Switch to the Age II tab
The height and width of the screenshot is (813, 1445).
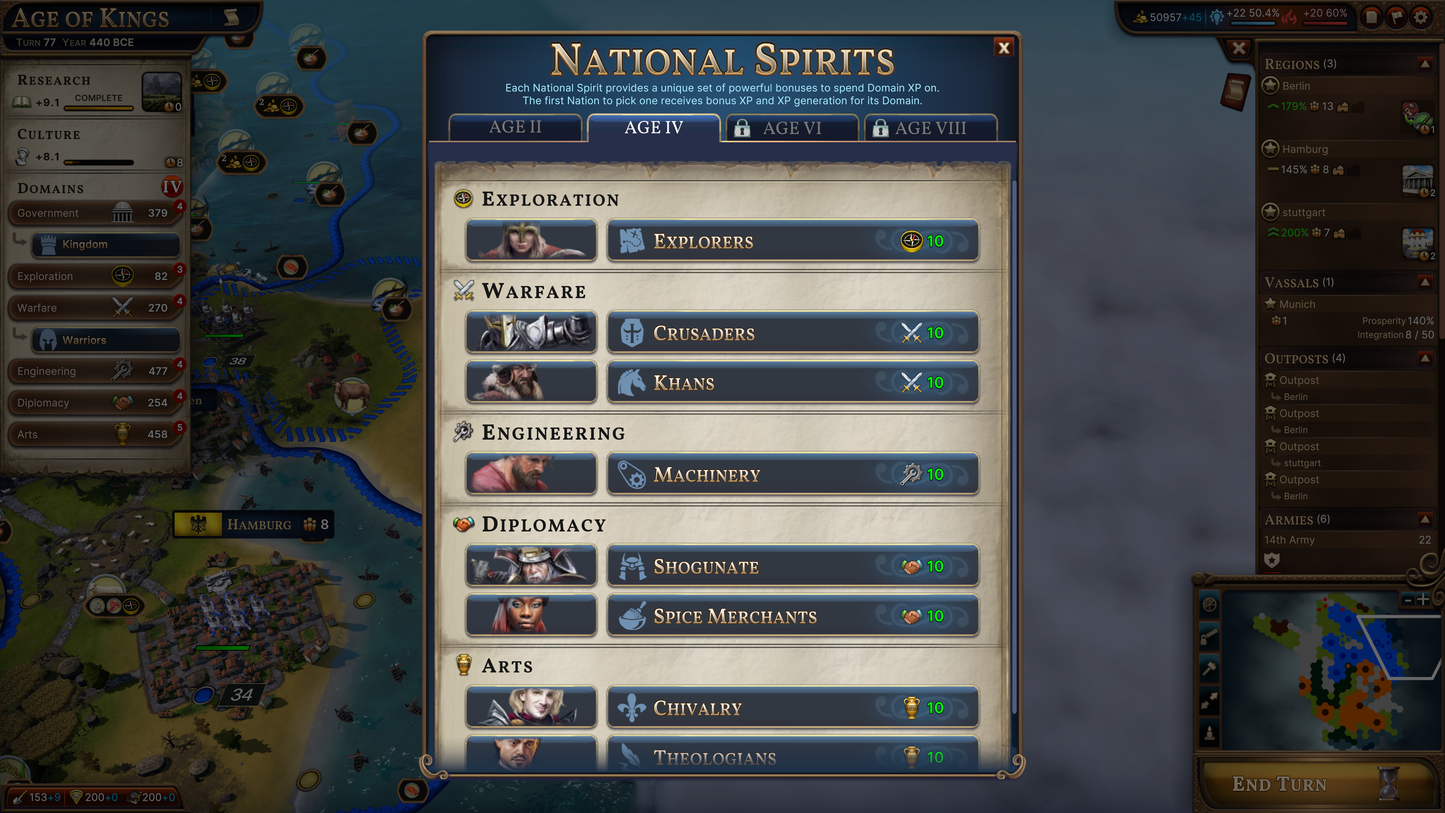point(516,127)
